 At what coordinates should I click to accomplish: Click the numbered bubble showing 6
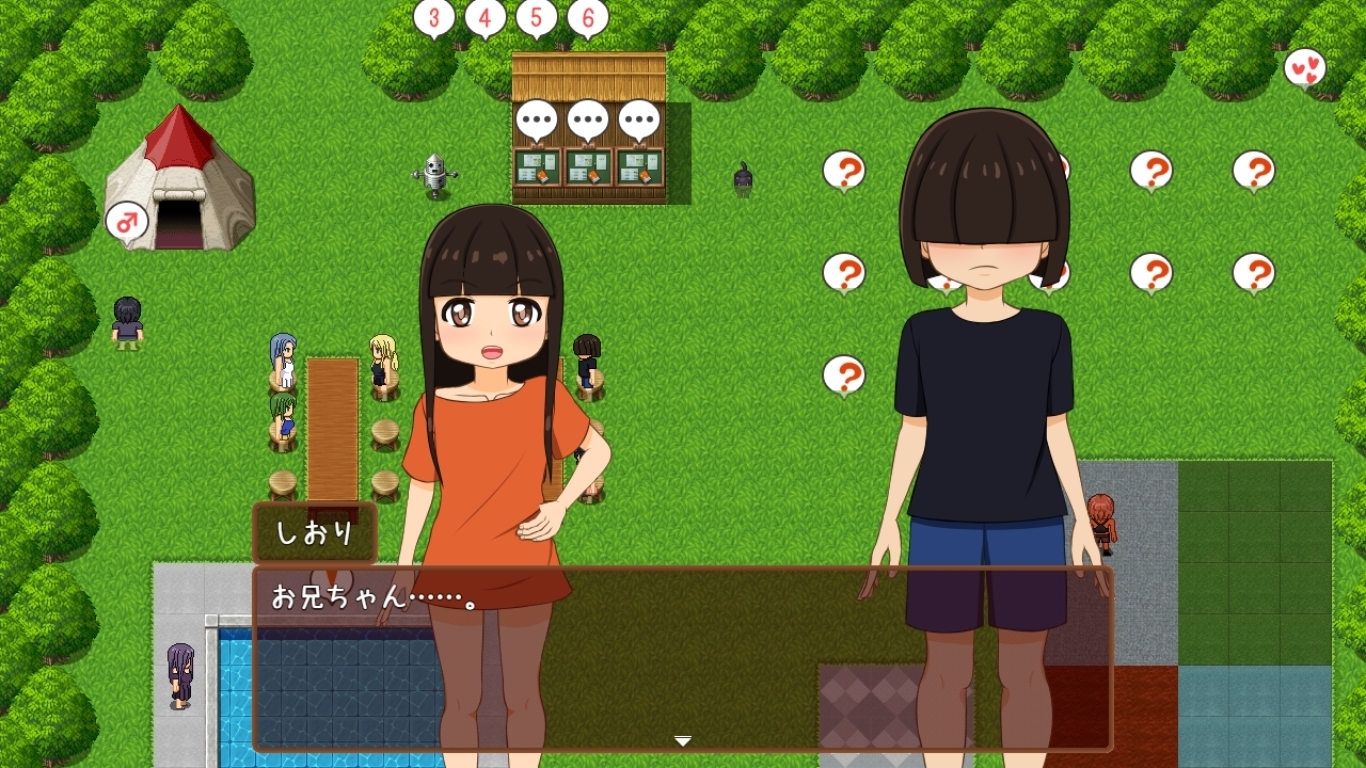point(587,16)
